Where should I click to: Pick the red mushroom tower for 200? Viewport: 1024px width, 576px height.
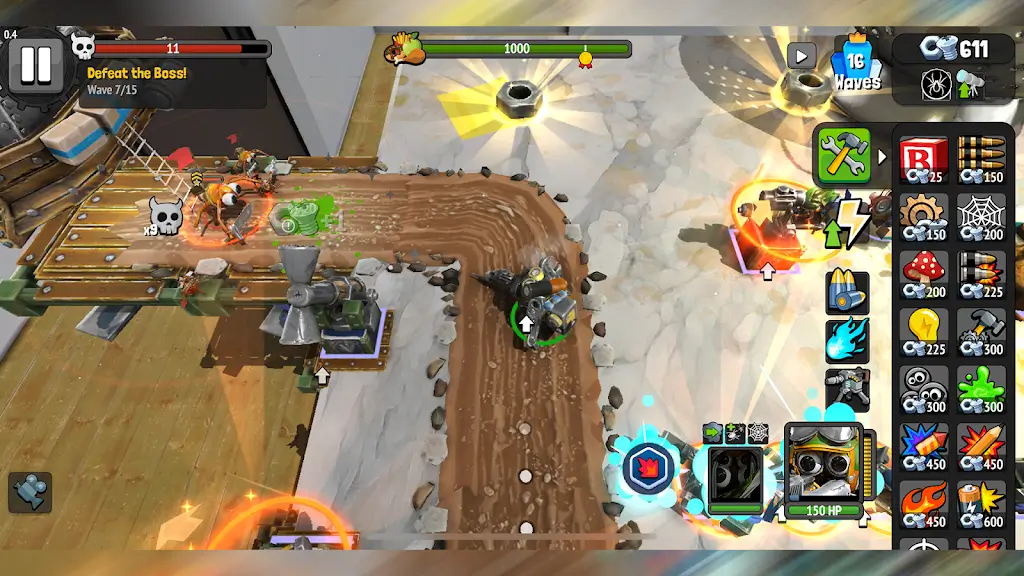[923, 274]
